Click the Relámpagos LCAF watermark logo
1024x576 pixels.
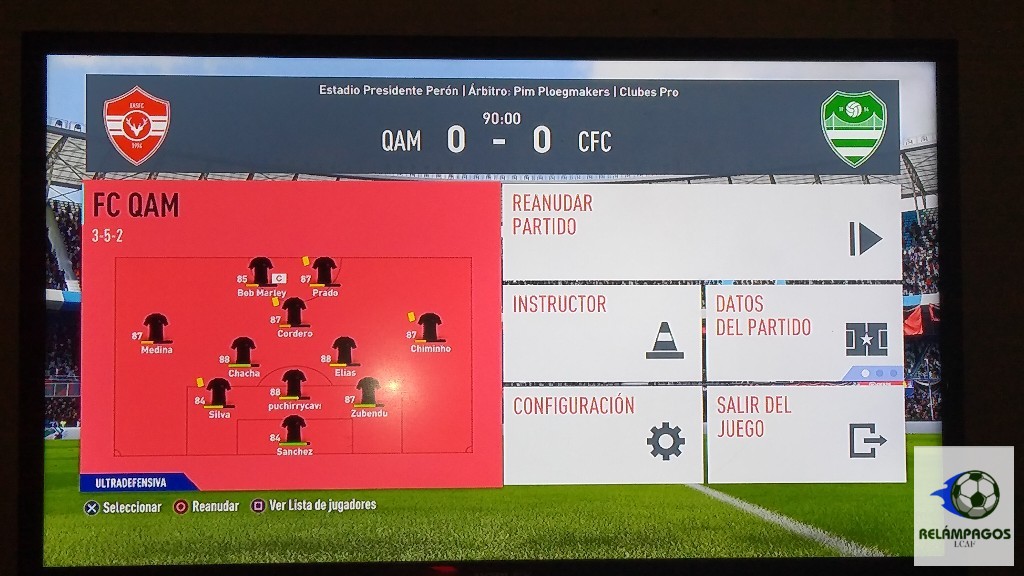click(964, 505)
